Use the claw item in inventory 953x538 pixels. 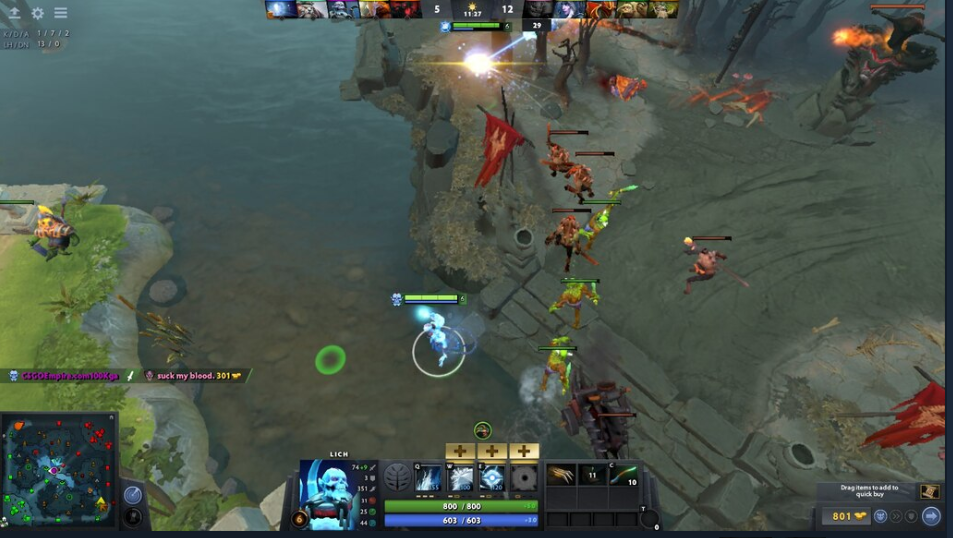coord(561,474)
